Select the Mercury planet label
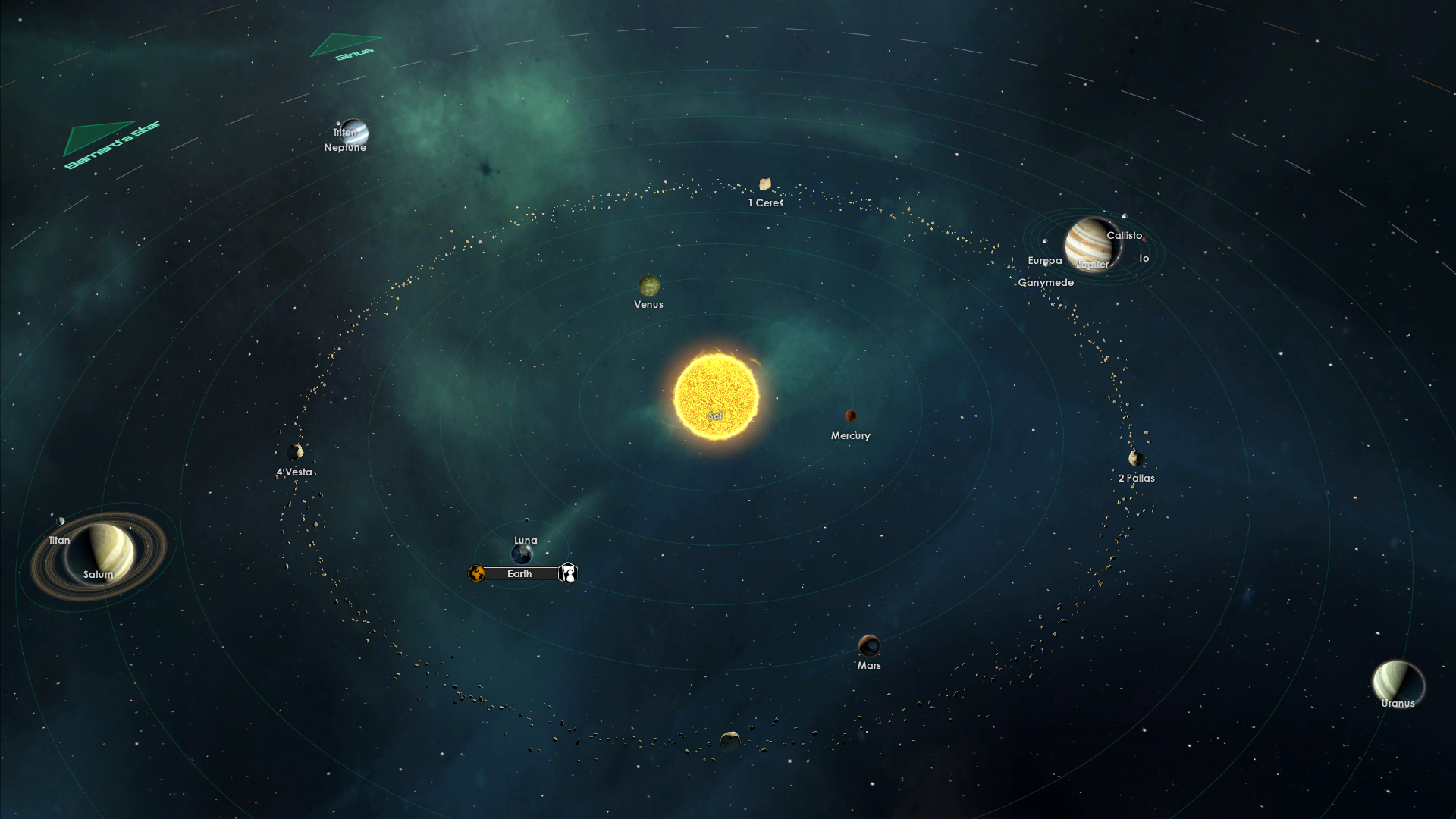This screenshot has width=1456, height=819. pyautogui.click(x=850, y=436)
